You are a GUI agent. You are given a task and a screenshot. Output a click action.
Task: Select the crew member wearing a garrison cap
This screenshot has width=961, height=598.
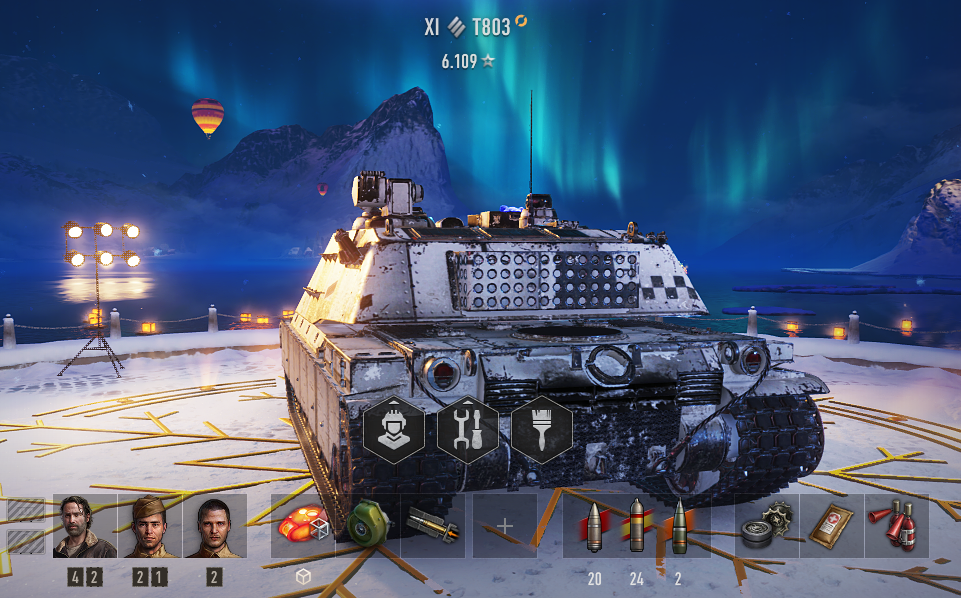pos(150,526)
